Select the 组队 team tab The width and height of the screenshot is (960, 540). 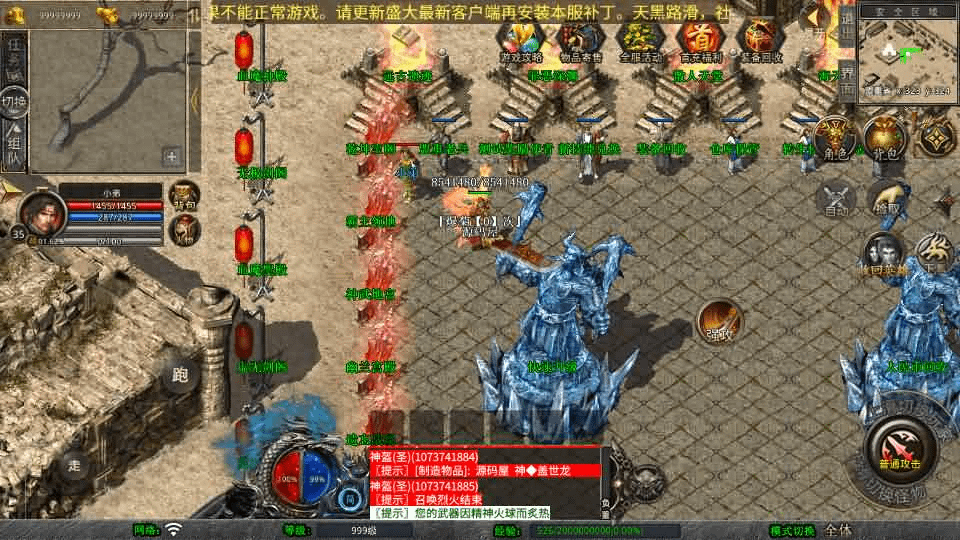pyautogui.click(x=14, y=146)
